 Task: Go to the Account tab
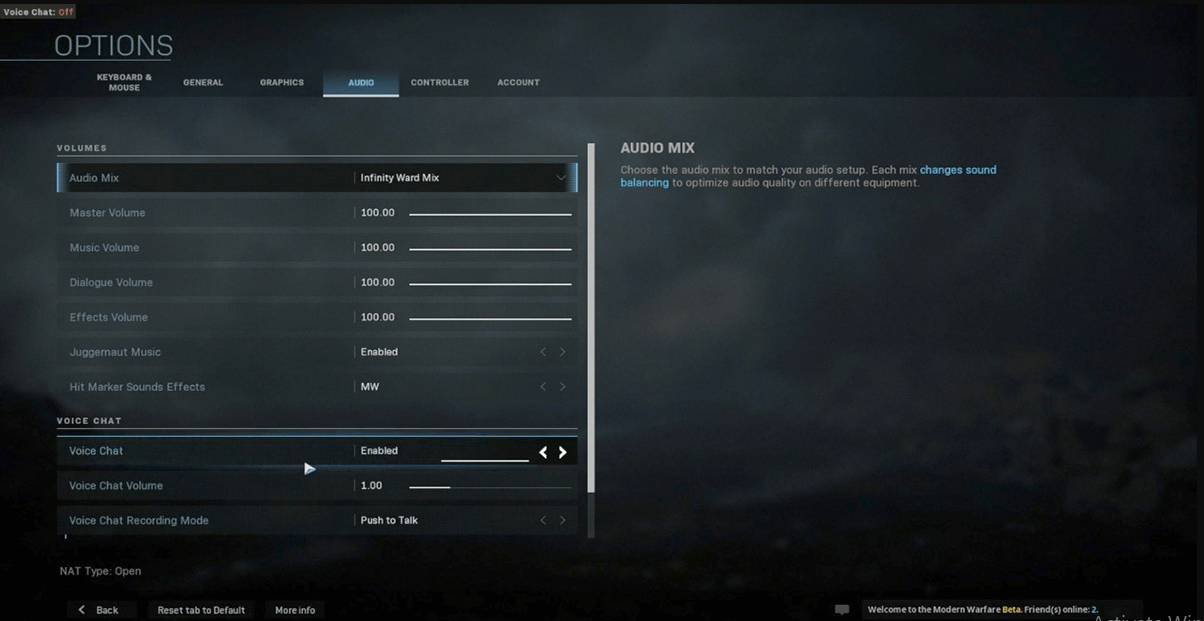pos(518,82)
